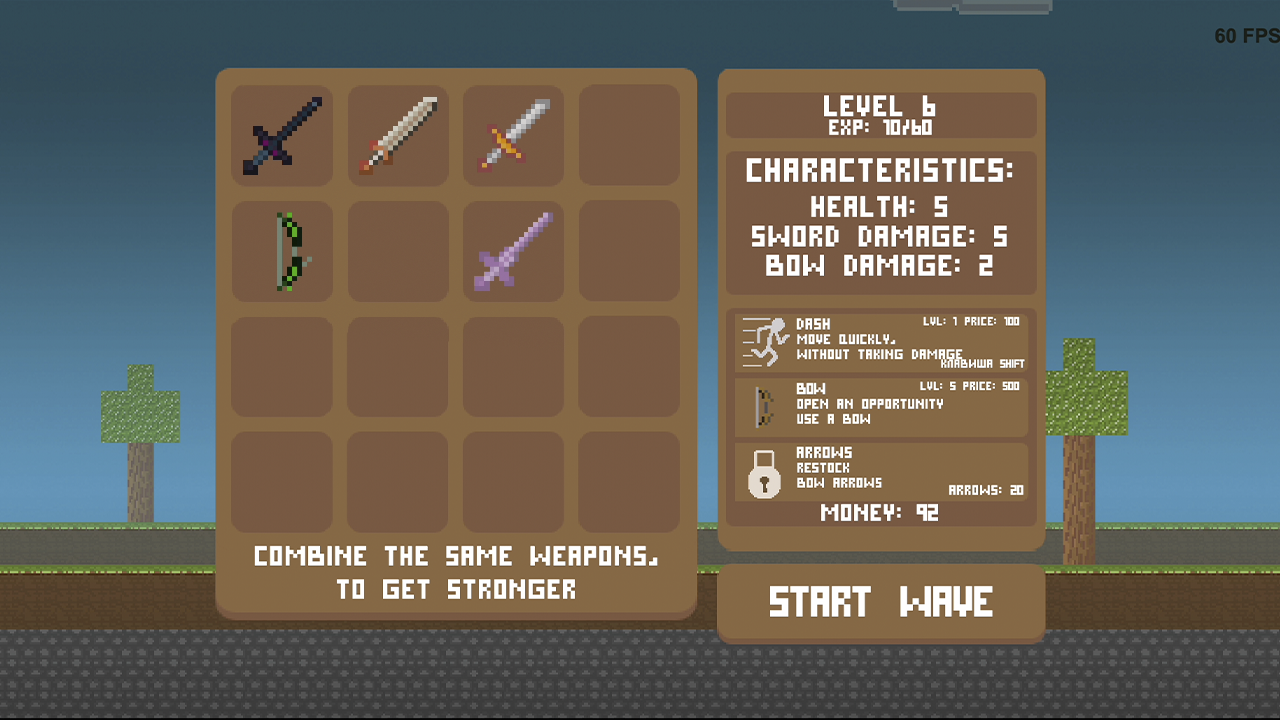
Task: Select the dark obsidian sword in inventory
Action: click(282, 136)
